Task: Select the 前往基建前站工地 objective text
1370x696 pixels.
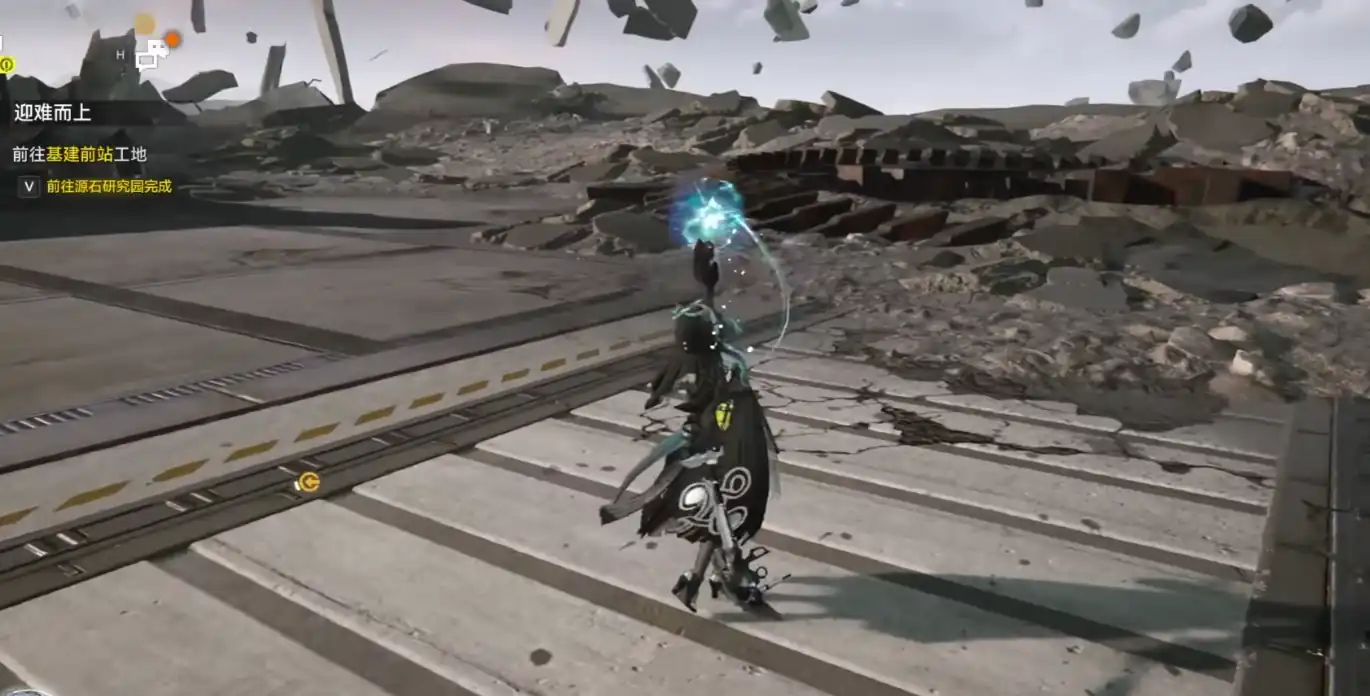Action: pos(80,154)
